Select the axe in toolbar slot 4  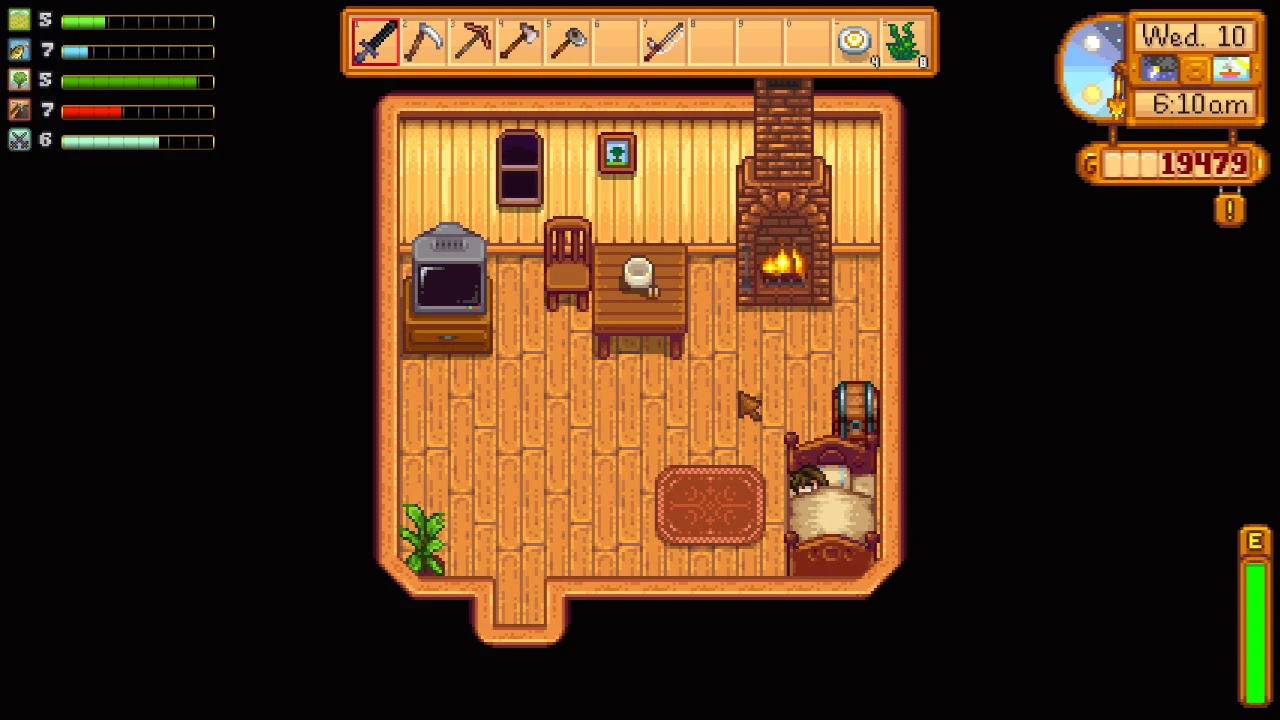click(518, 40)
